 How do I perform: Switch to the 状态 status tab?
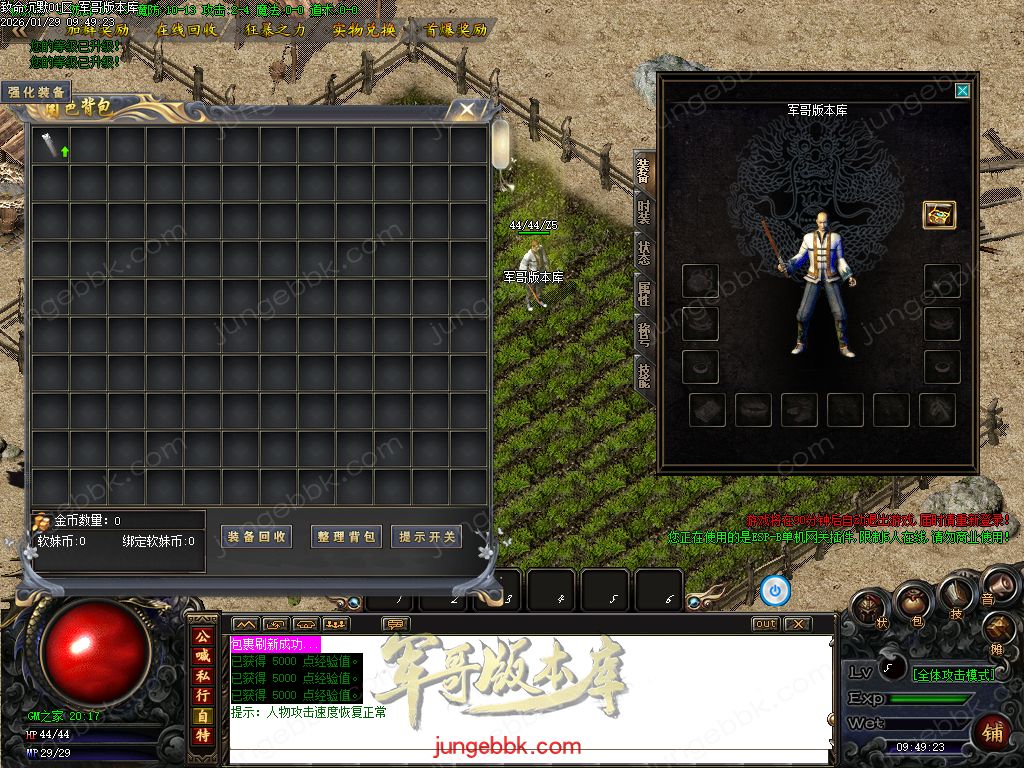645,251
